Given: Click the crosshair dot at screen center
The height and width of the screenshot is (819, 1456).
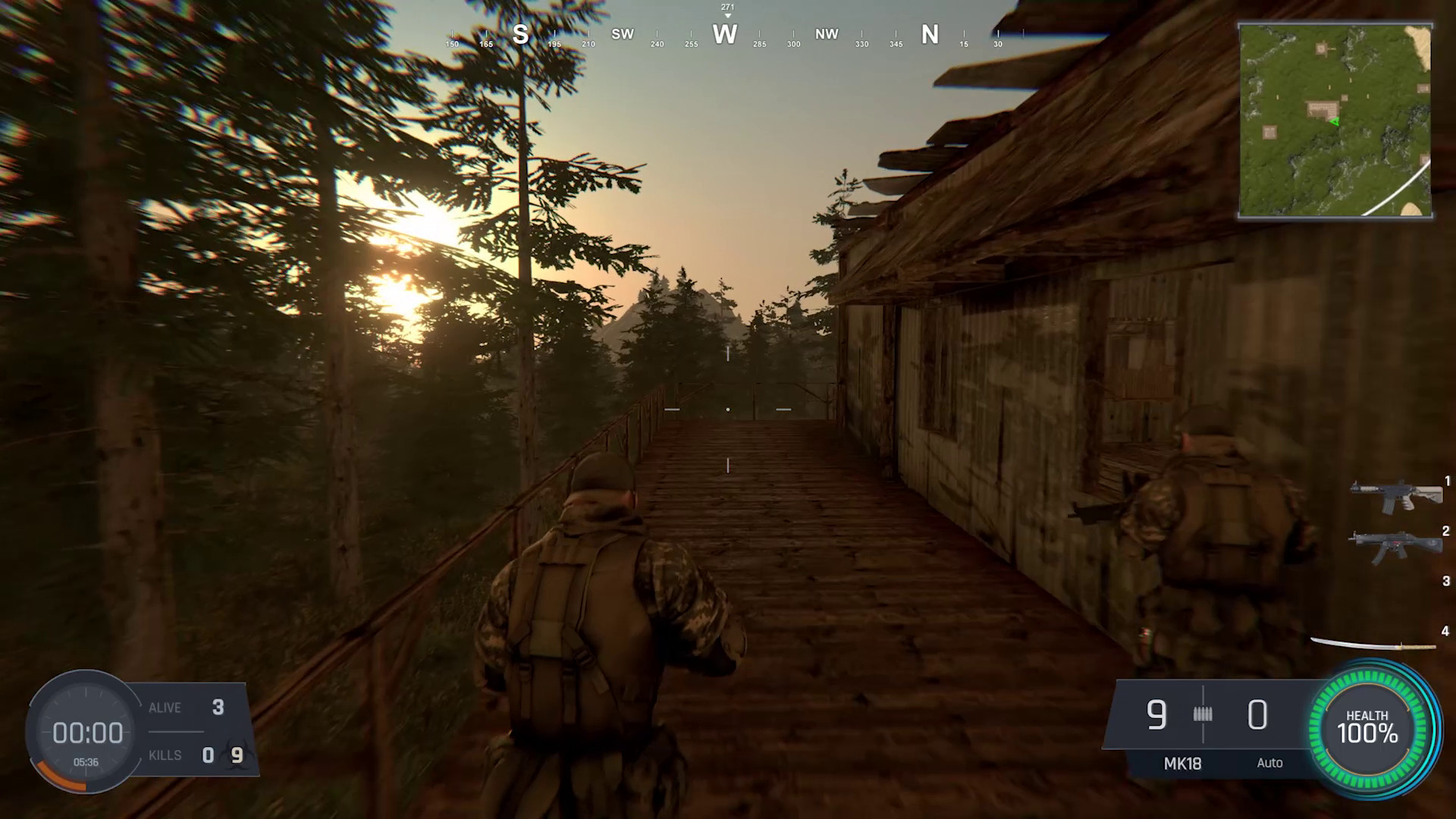Looking at the screenshot, I should [x=728, y=409].
